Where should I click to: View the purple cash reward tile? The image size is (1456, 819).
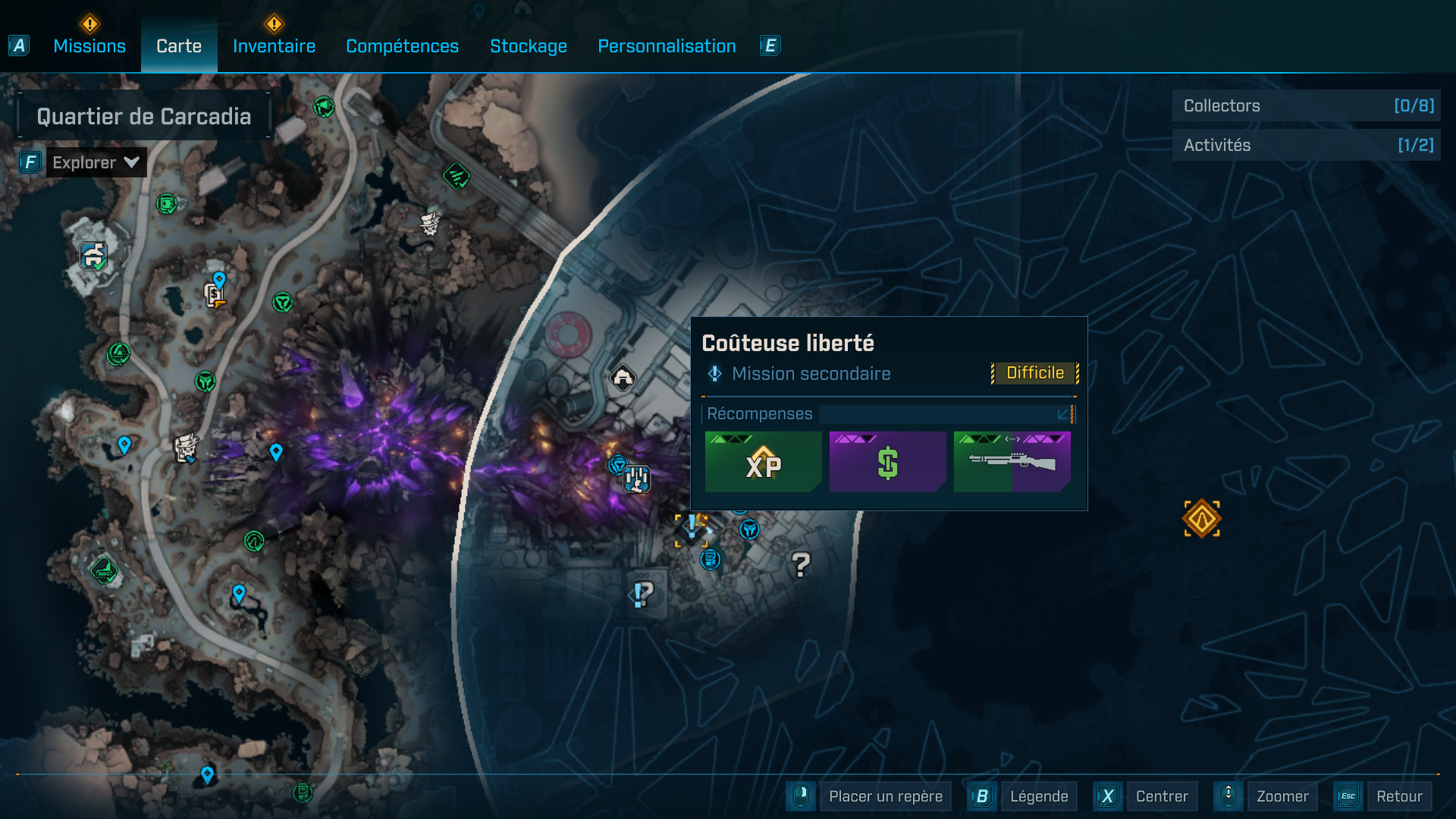pos(887,462)
